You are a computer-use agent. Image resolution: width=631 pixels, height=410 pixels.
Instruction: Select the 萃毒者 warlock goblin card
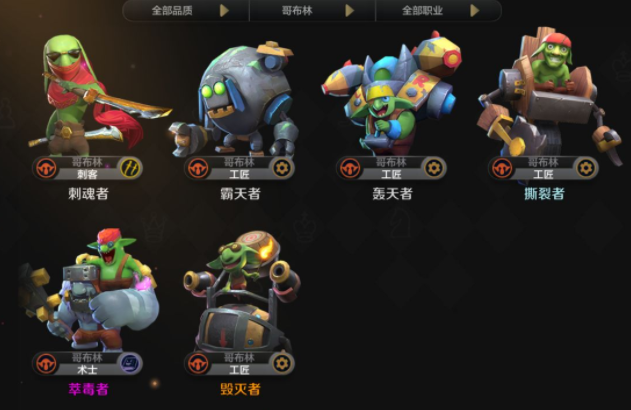pos(88,295)
